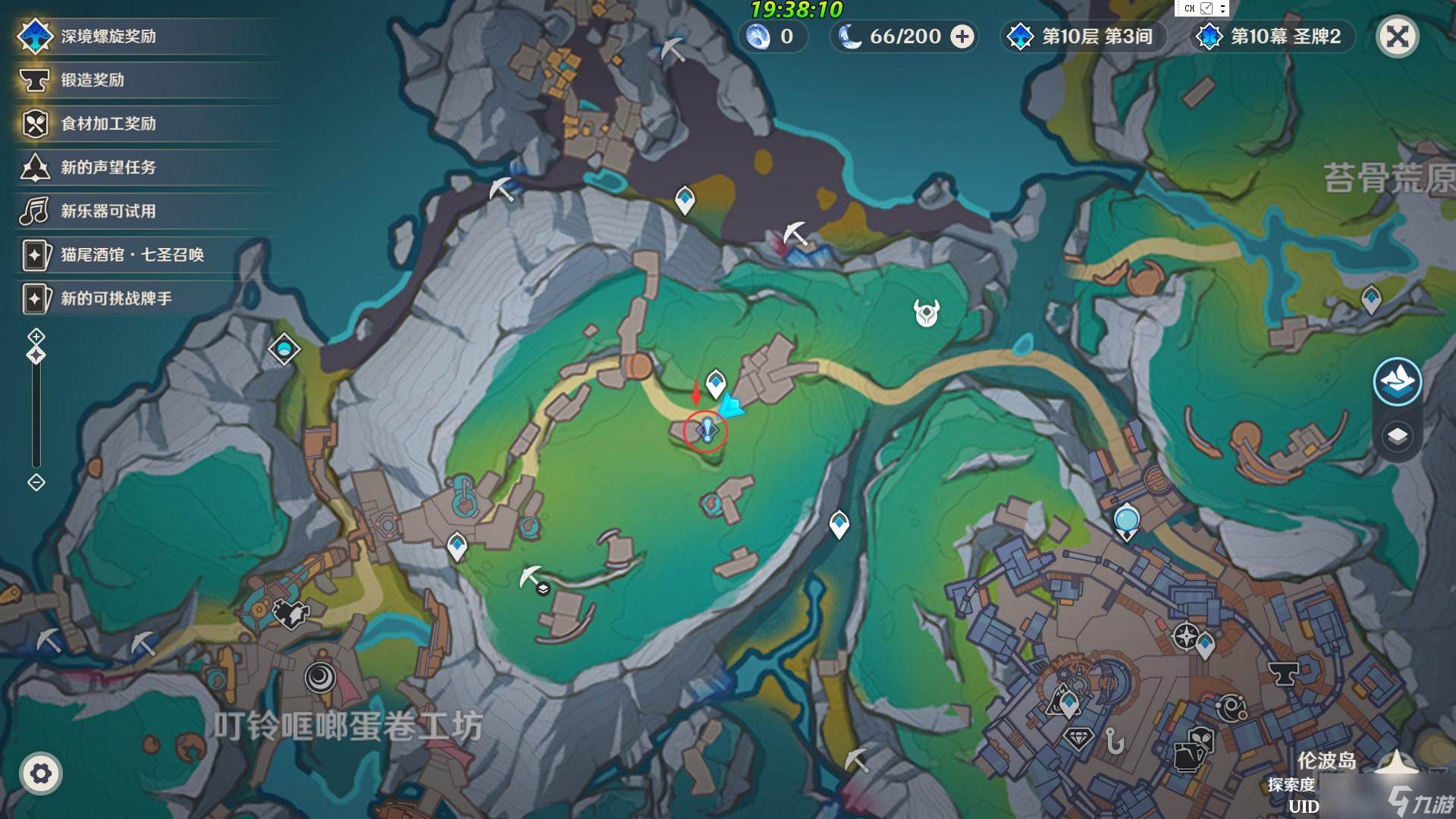Open the map settings gear
Screen dimensions: 1456x819
click(x=41, y=773)
